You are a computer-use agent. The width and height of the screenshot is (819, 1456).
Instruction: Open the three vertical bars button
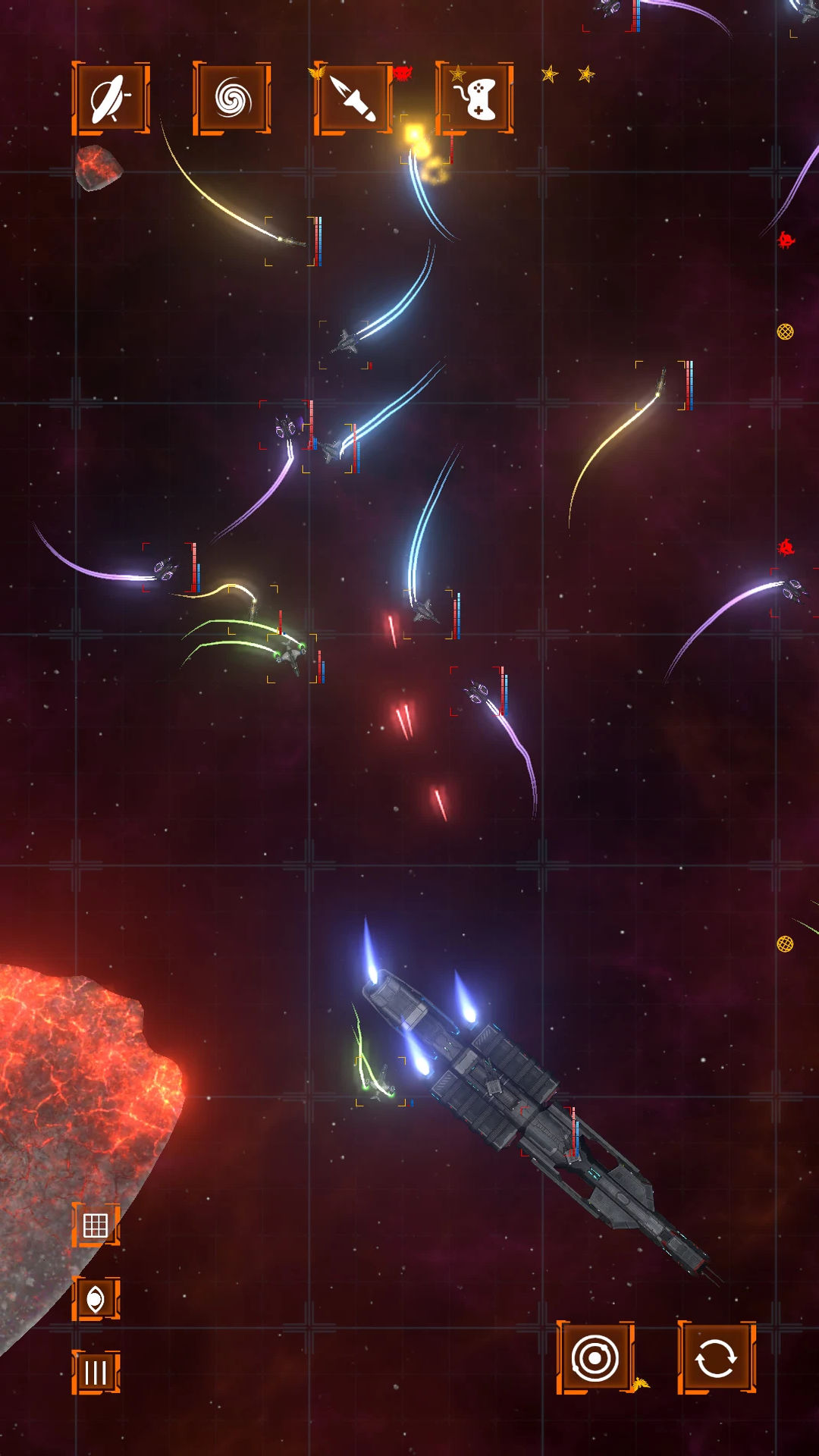point(96,1372)
